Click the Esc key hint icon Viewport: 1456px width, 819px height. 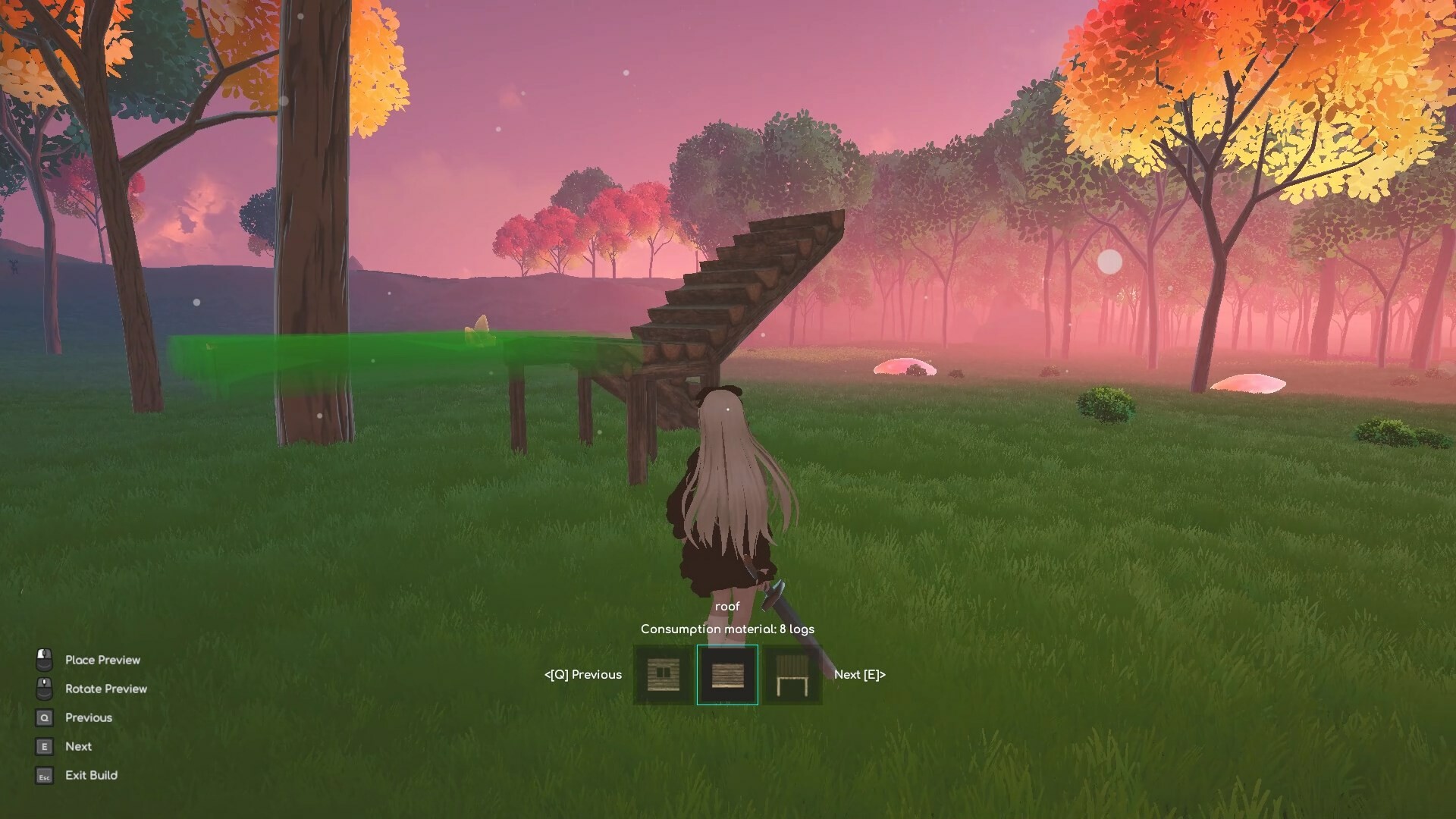[x=43, y=774]
